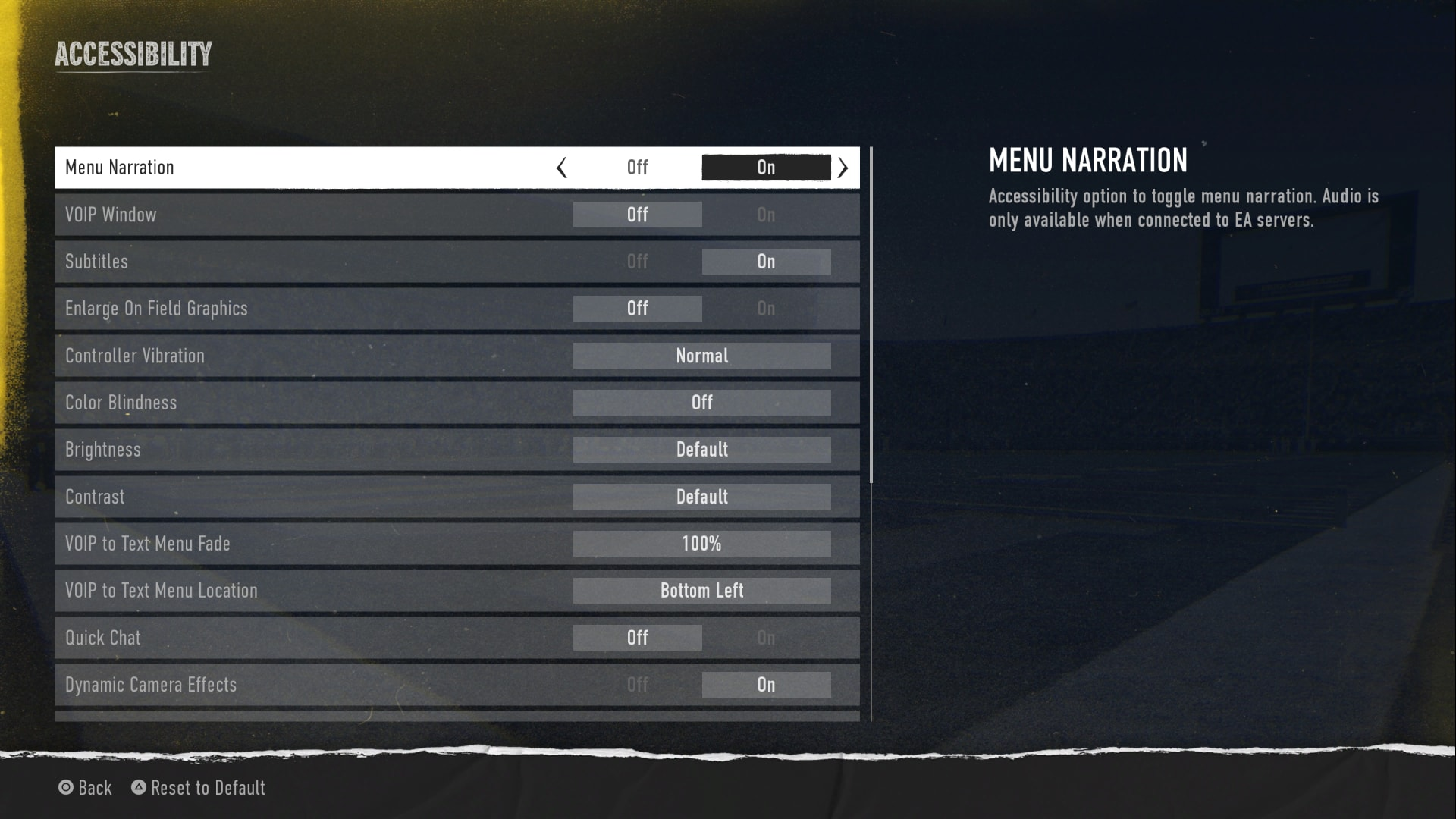The image size is (1456, 819).
Task: Select the Menu Narration row
Action: [x=303, y=168]
